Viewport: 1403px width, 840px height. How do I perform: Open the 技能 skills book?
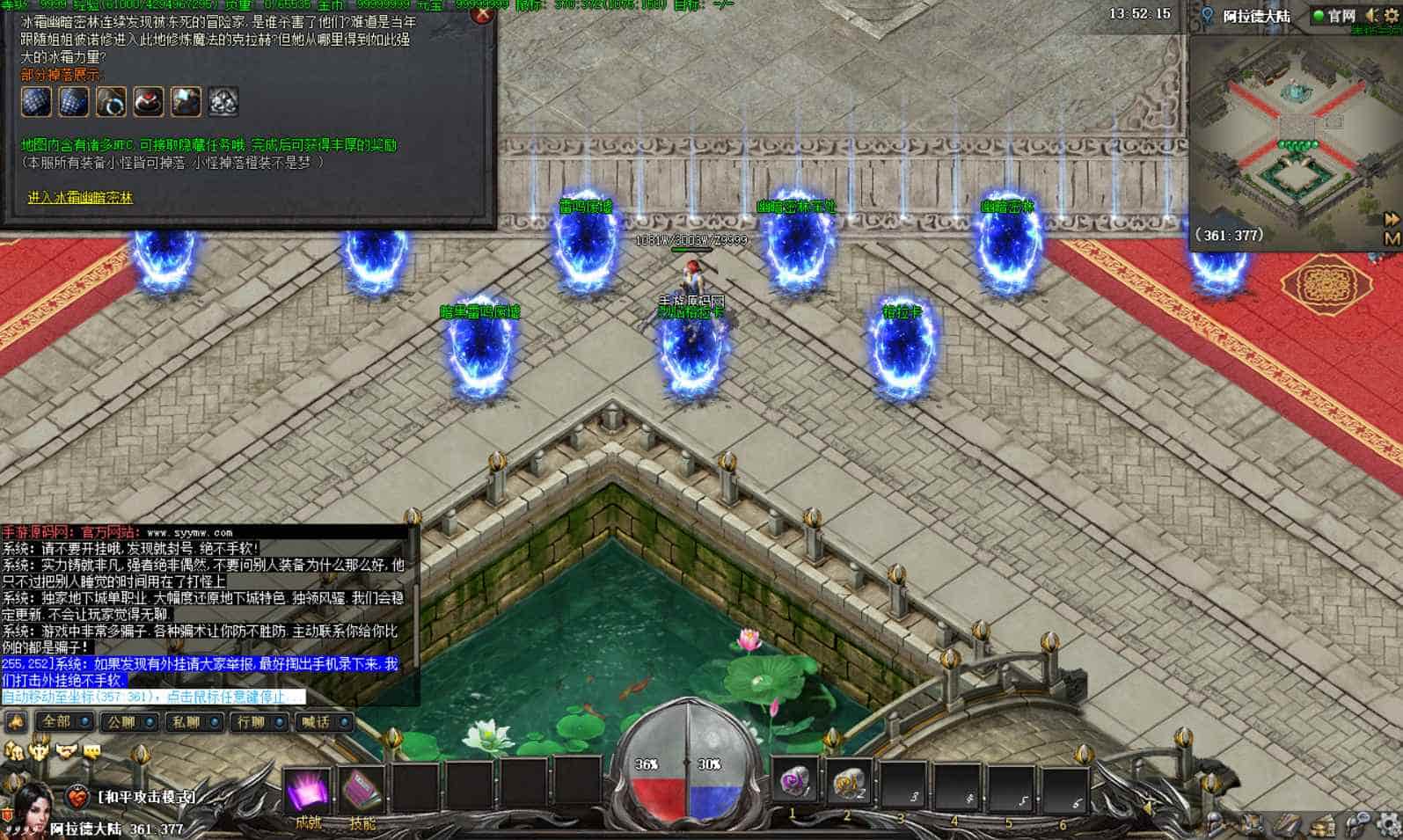point(362,791)
